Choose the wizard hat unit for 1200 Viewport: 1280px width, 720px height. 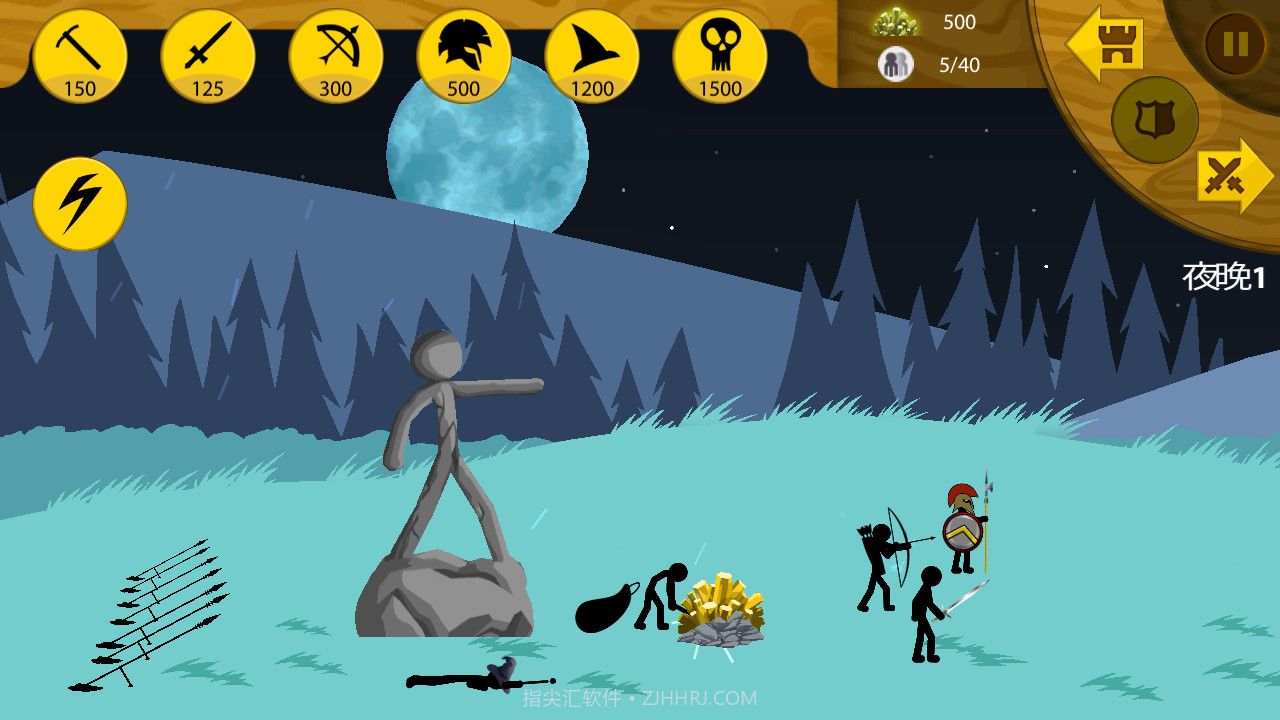tap(592, 56)
